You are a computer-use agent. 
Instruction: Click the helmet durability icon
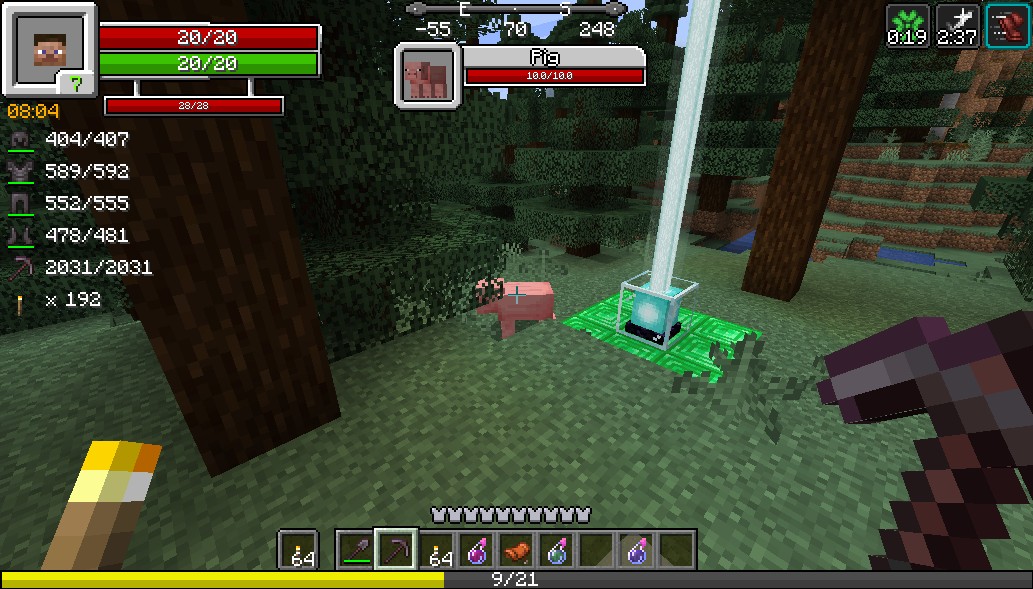(x=21, y=140)
